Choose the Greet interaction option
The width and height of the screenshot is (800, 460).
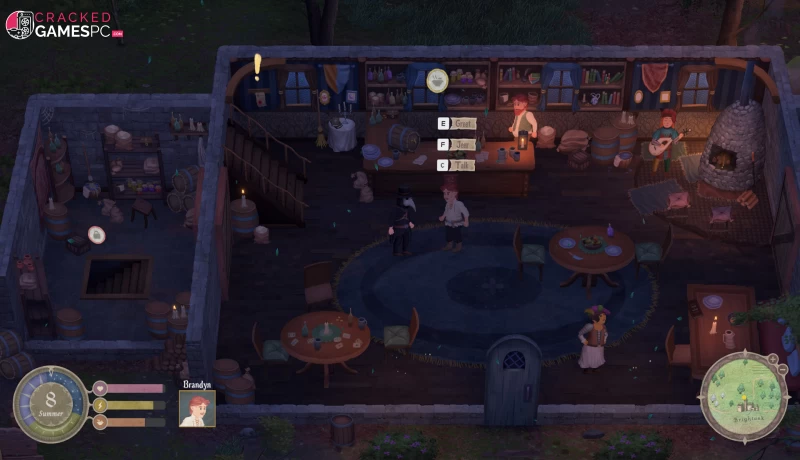[x=458, y=124]
